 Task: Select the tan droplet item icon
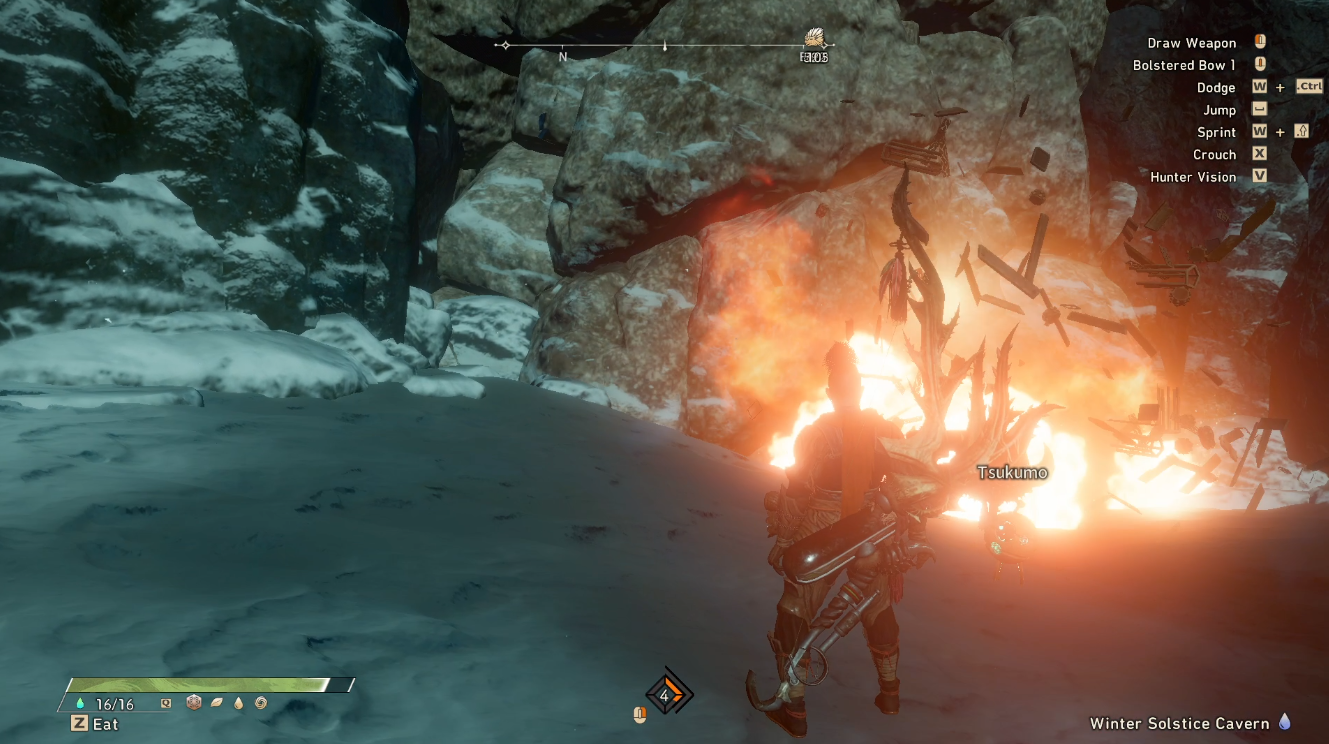239,703
